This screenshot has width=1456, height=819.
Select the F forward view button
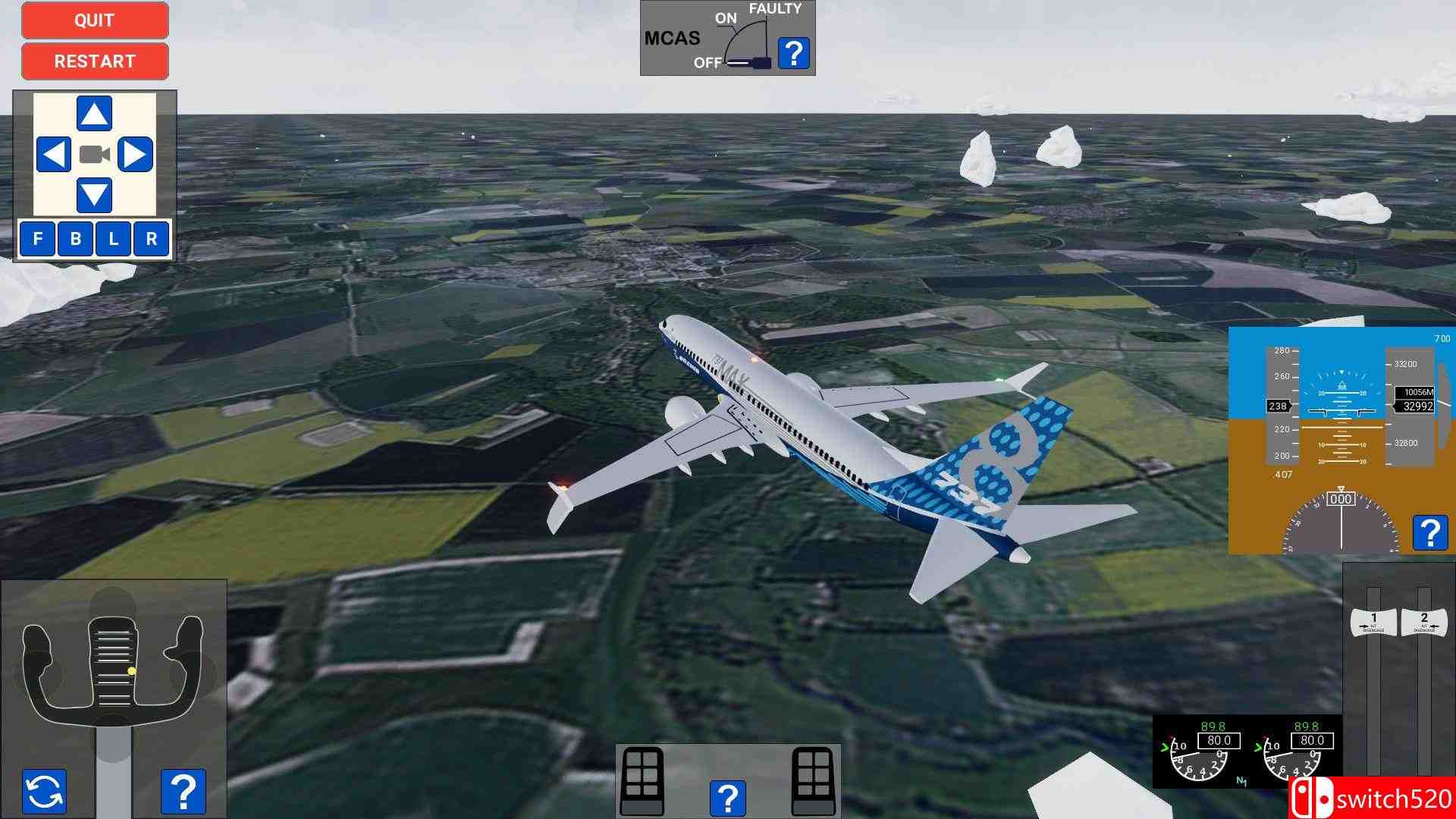36,239
